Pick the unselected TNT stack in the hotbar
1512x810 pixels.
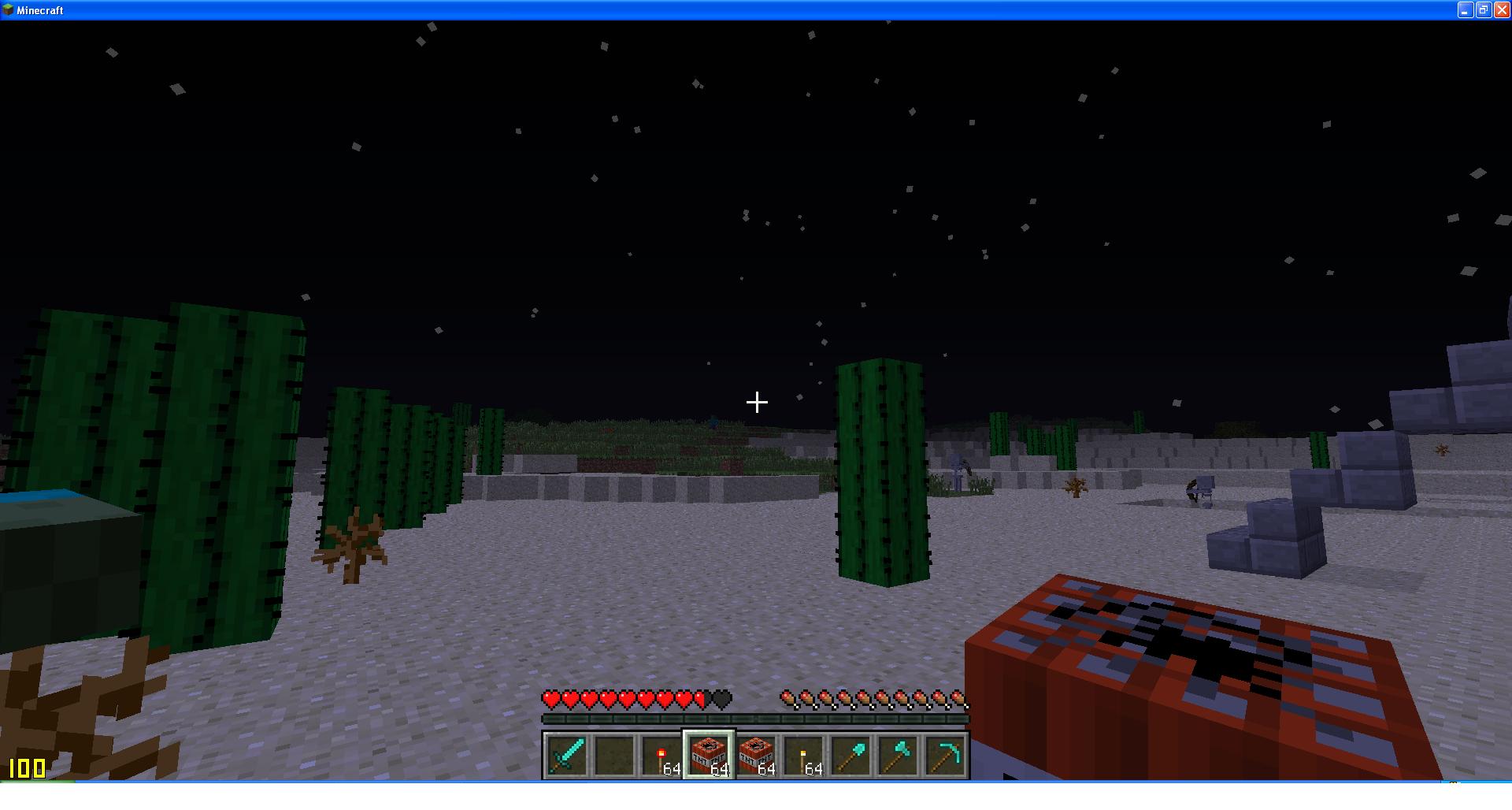tap(756, 755)
